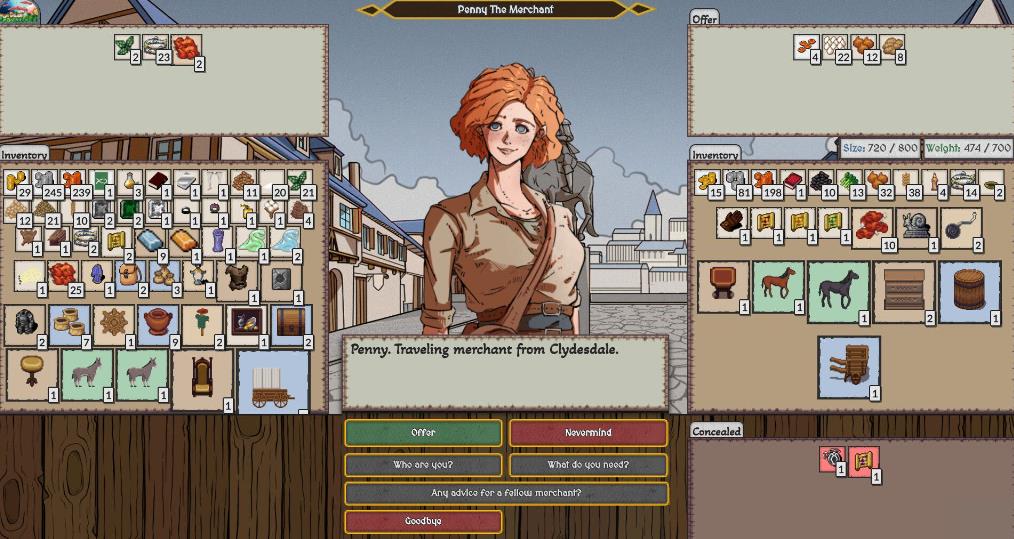Say Goodbye to Penny

423,521
